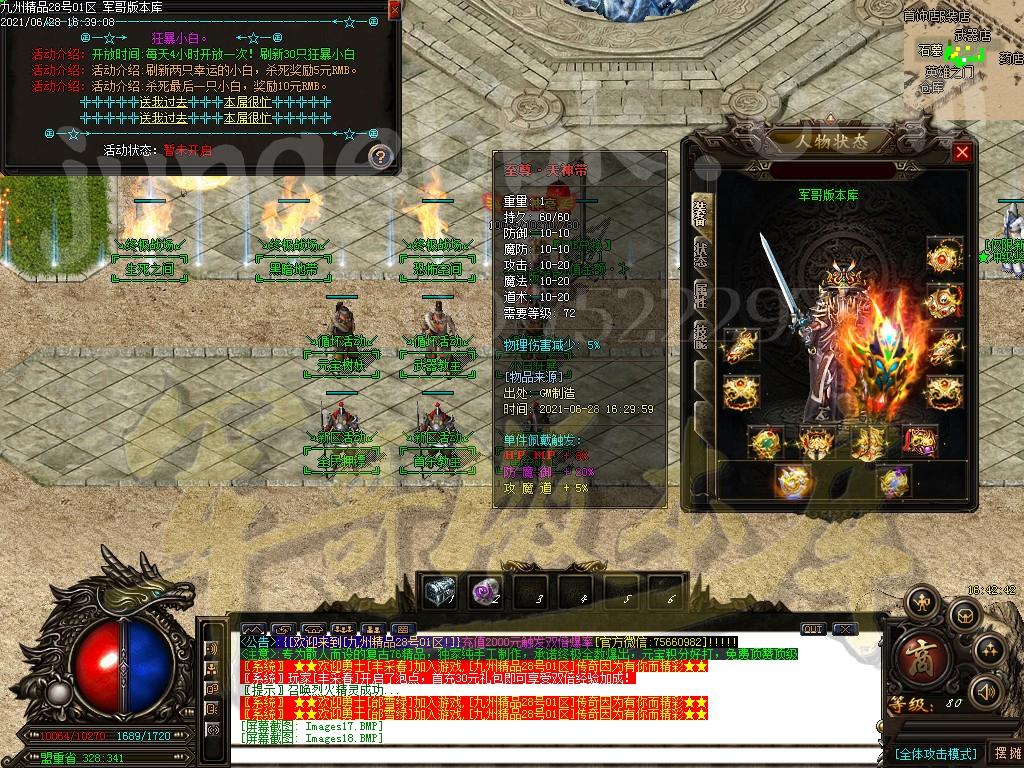Show the 装备 equipment tab
The width and height of the screenshot is (1024, 768).
700,212
